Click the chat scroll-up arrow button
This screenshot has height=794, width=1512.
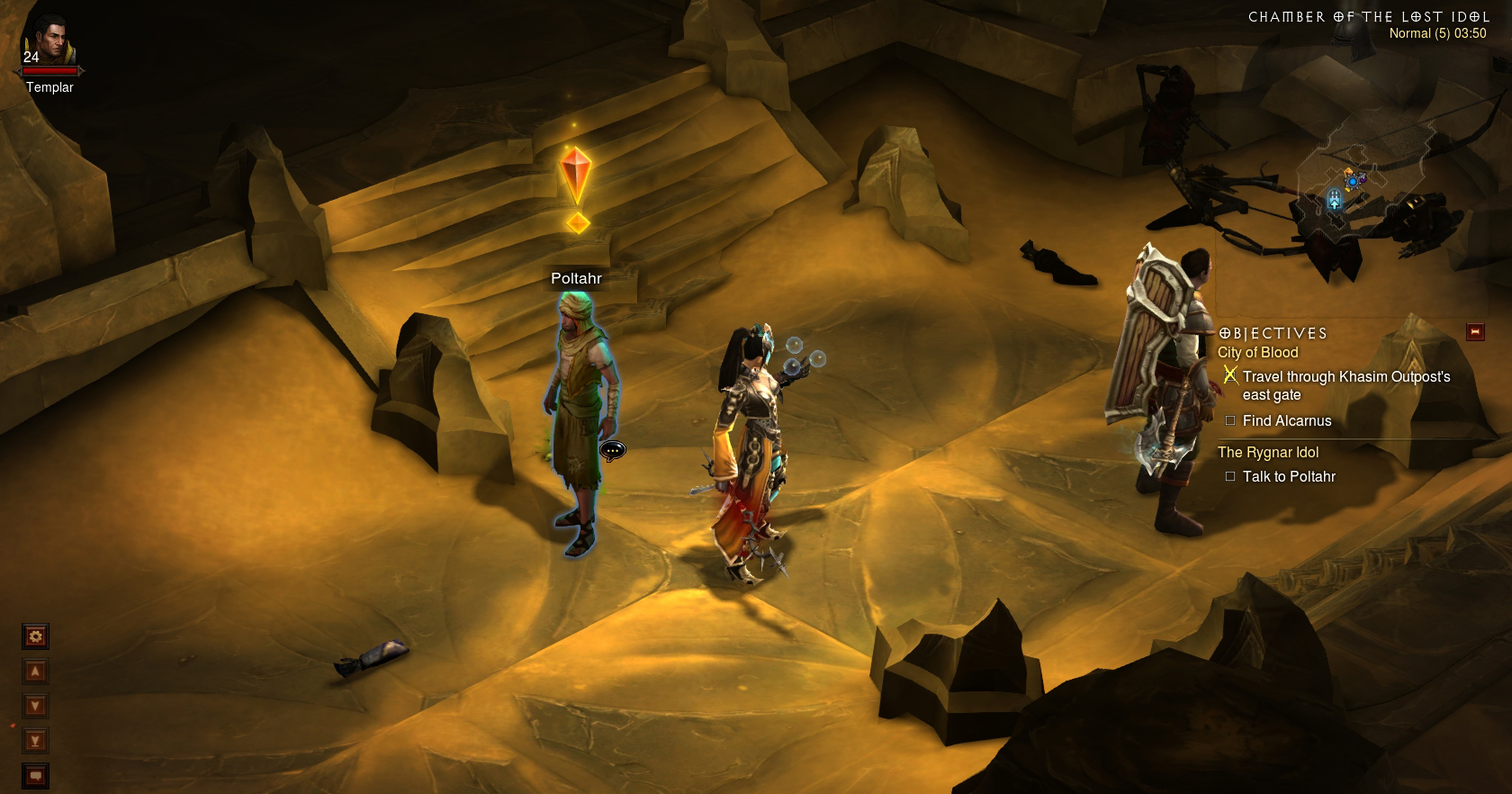pyautogui.click(x=35, y=672)
